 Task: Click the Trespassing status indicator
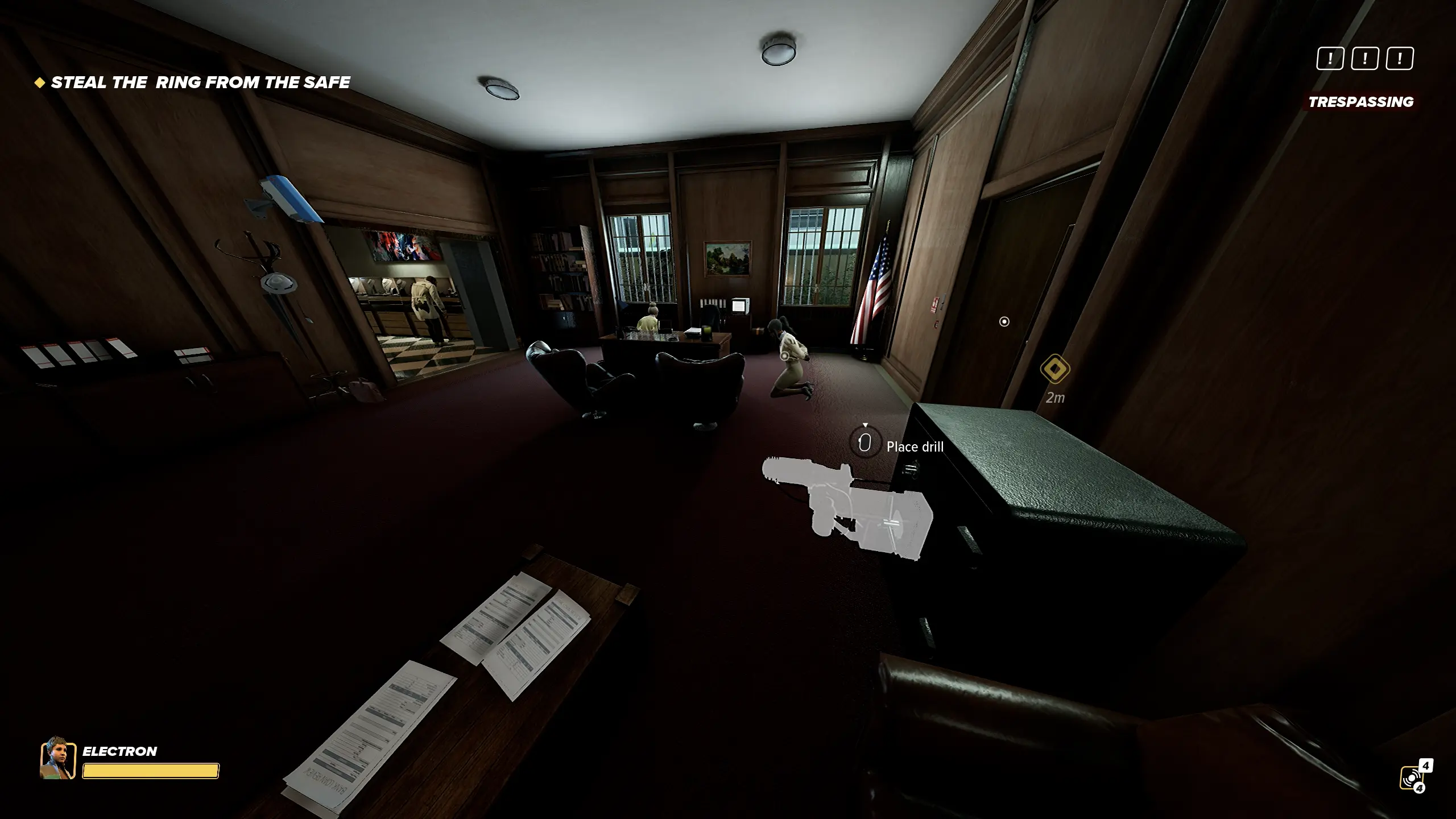click(1360, 102)
